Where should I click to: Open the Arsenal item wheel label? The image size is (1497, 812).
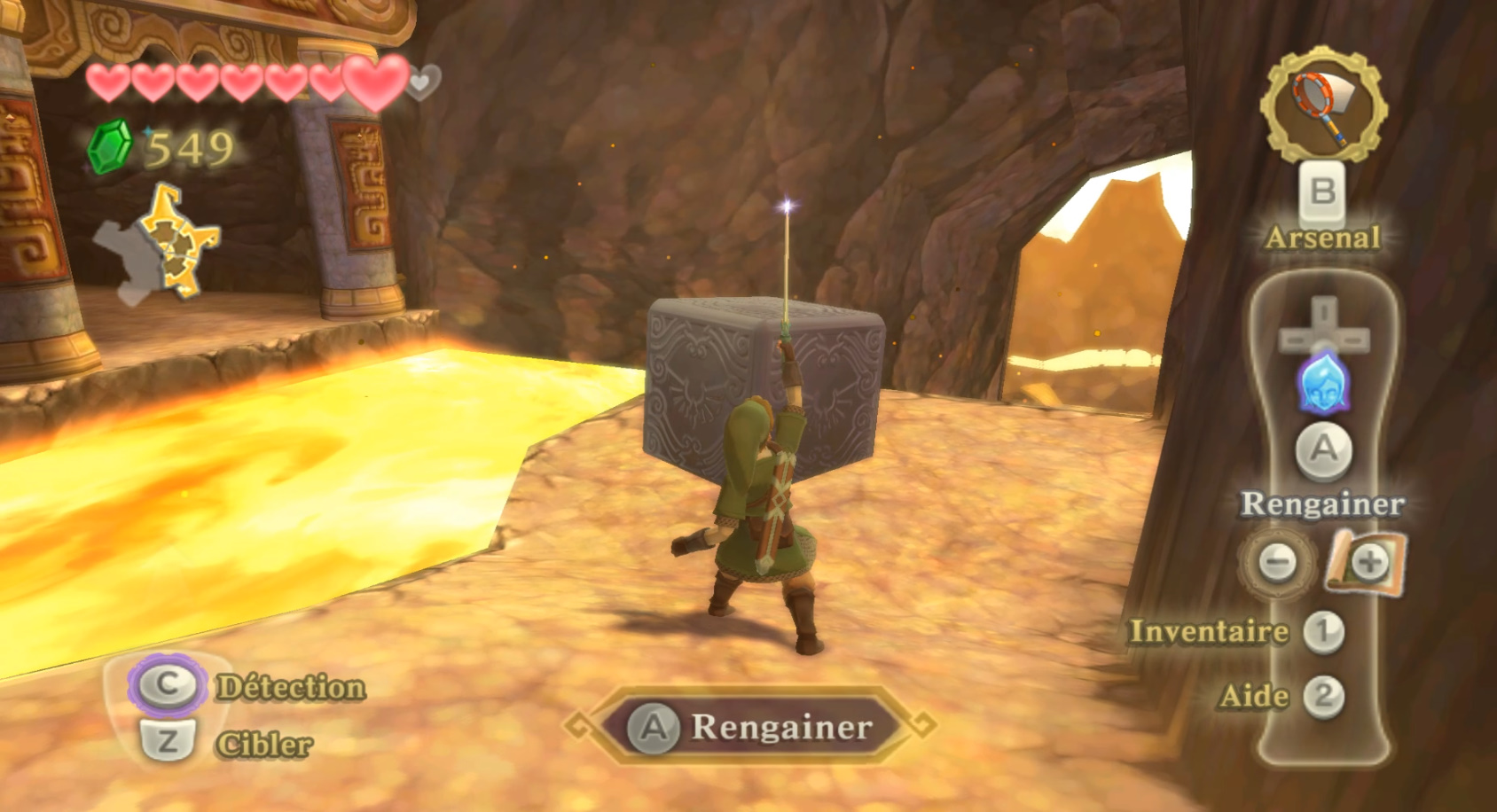[x=1322, y=238]
